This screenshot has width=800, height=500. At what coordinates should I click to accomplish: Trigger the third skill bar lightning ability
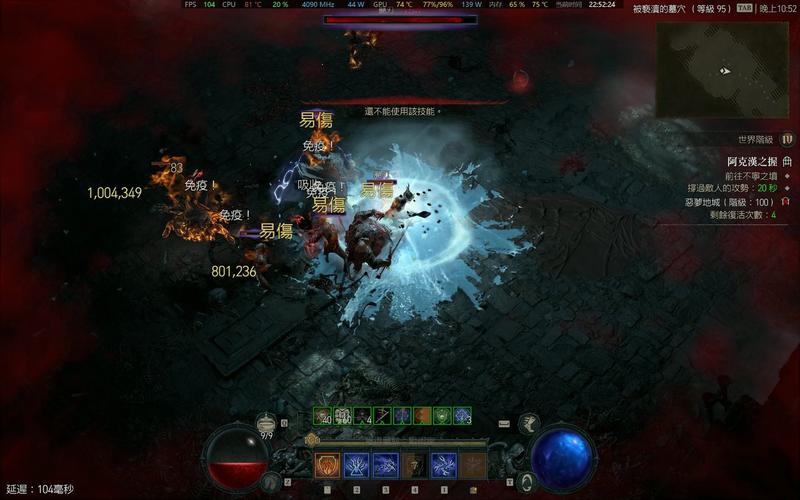[x=386, y=464]
